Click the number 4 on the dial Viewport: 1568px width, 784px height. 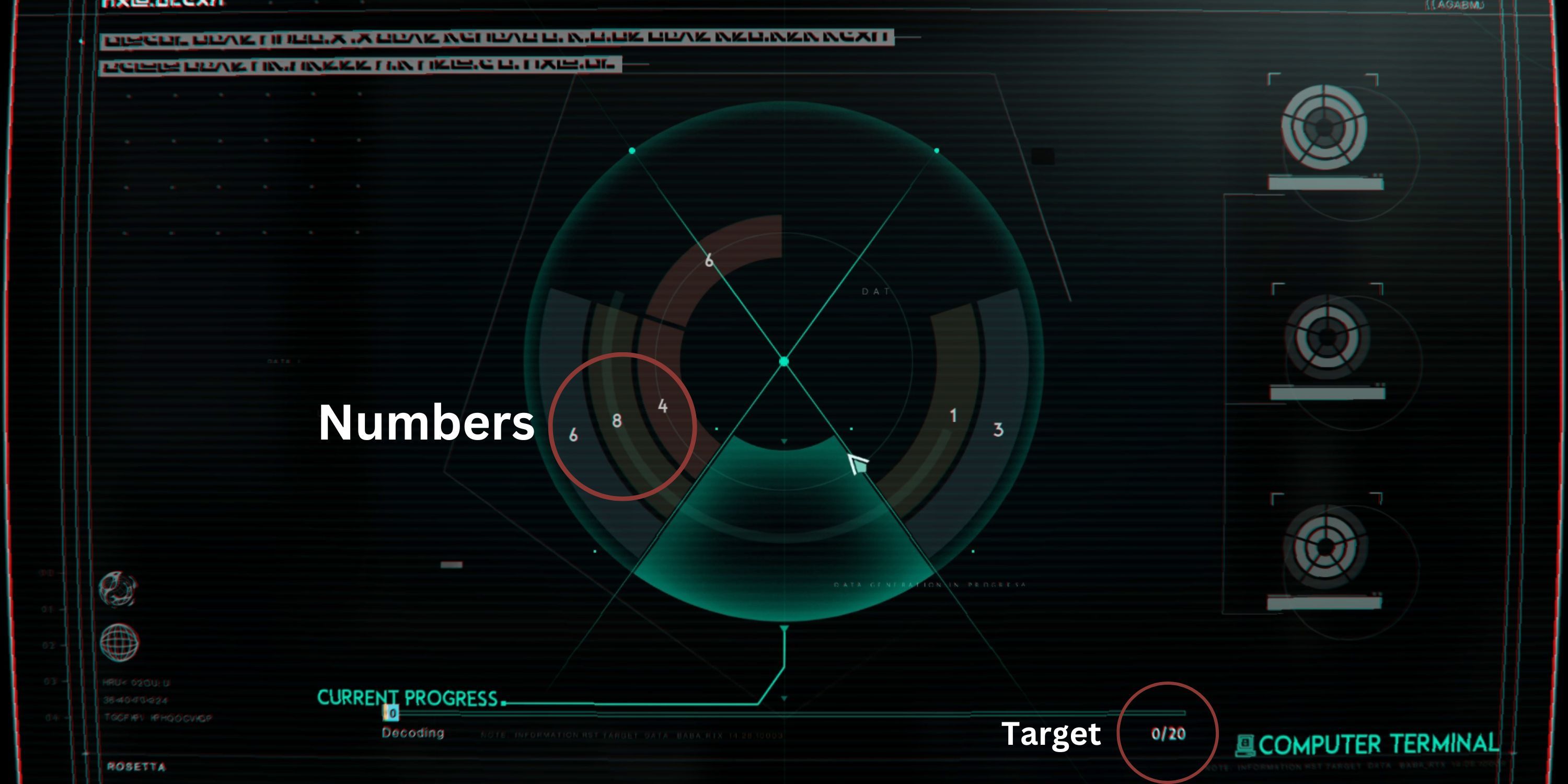point(663,407)
